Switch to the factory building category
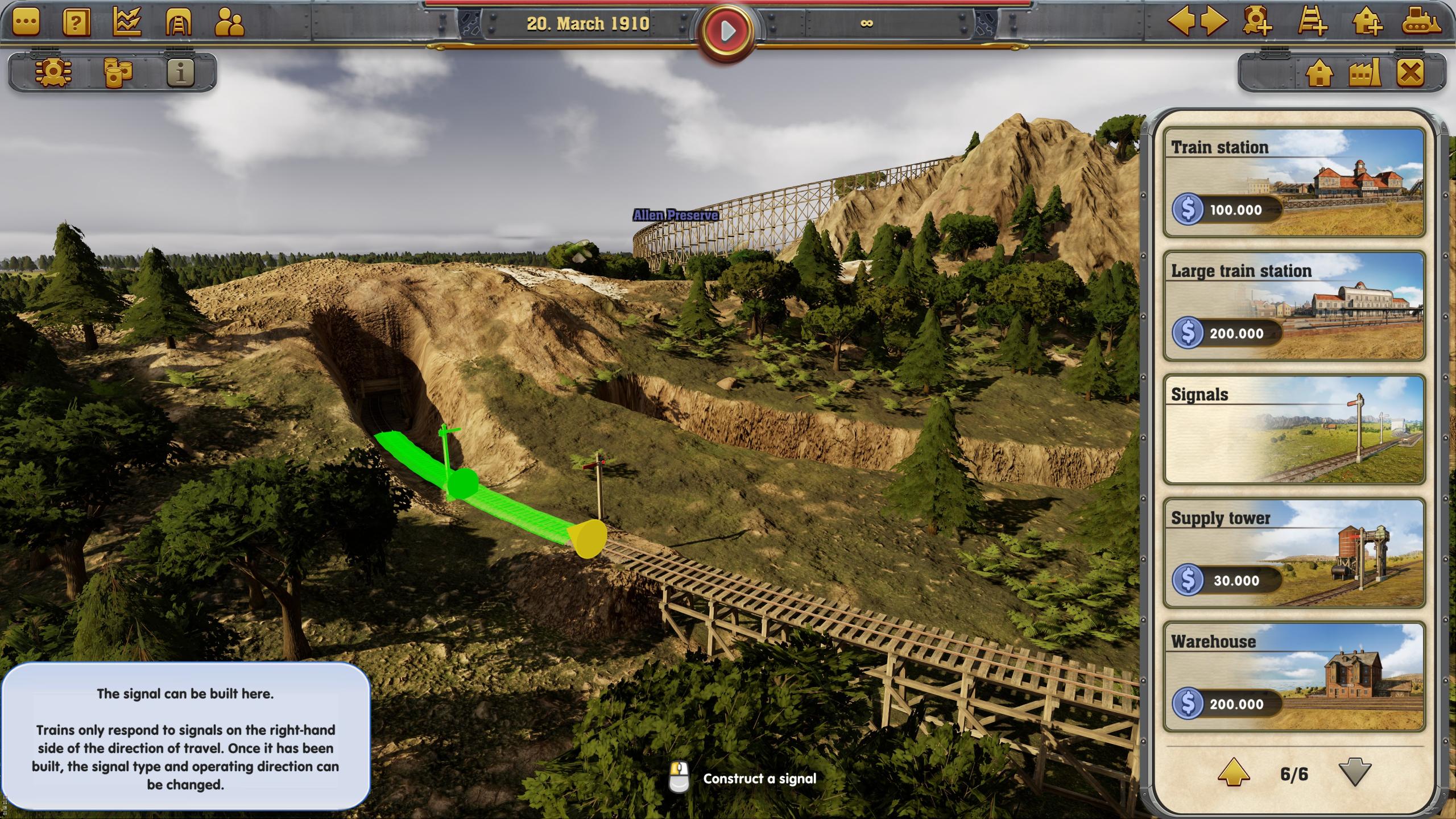 (x=1365, y=73)
